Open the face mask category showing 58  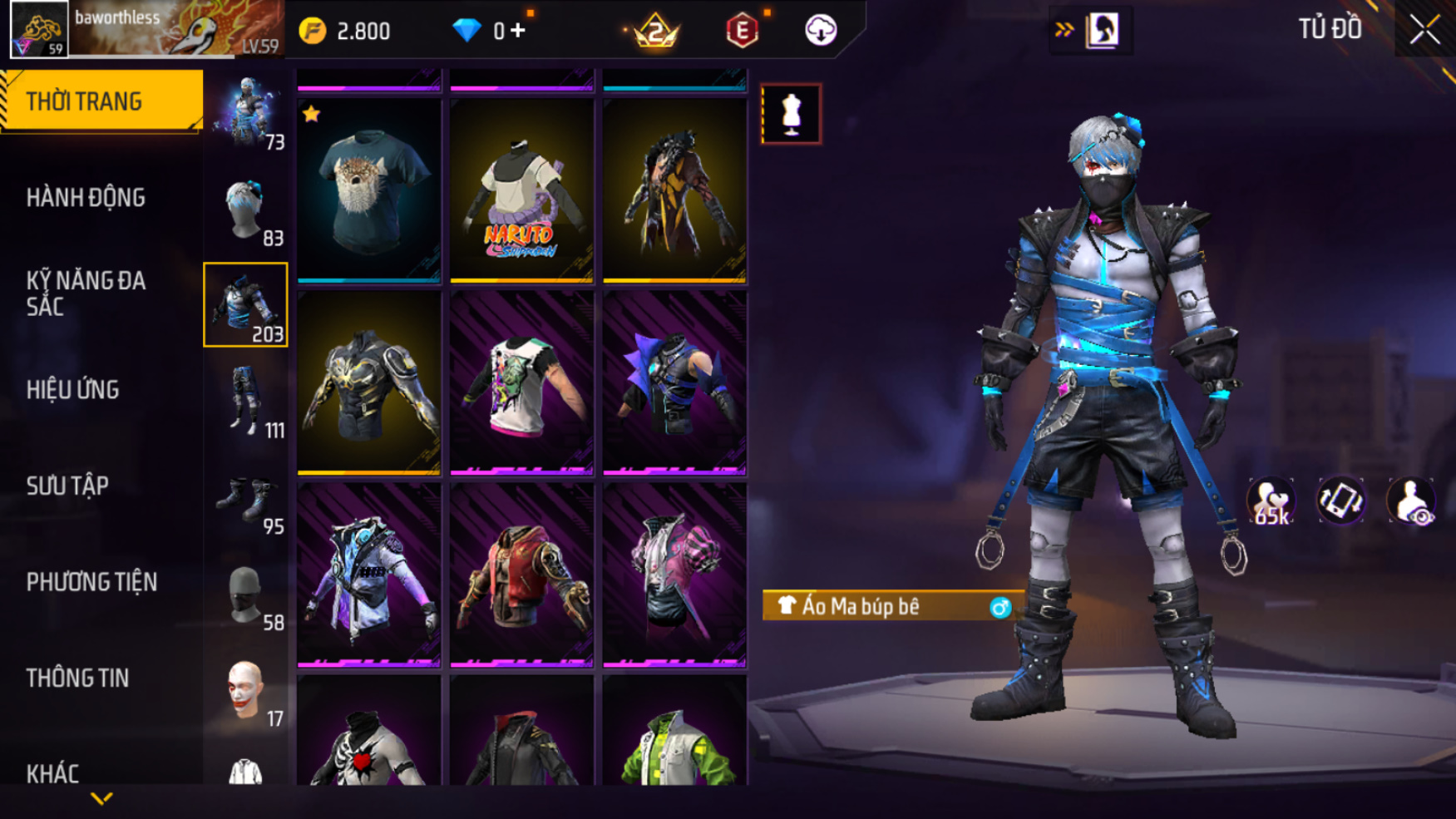coord(246,596)
